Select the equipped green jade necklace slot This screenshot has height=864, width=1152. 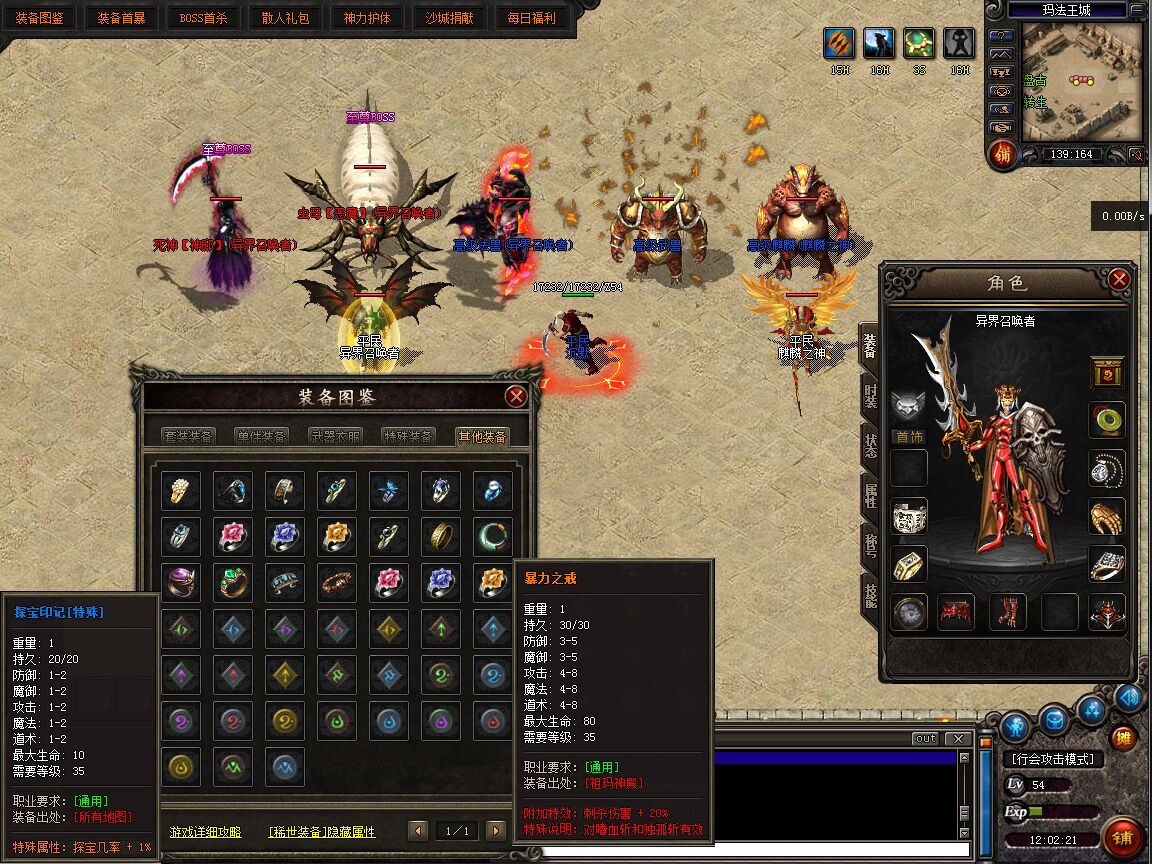click(1107, 419)
